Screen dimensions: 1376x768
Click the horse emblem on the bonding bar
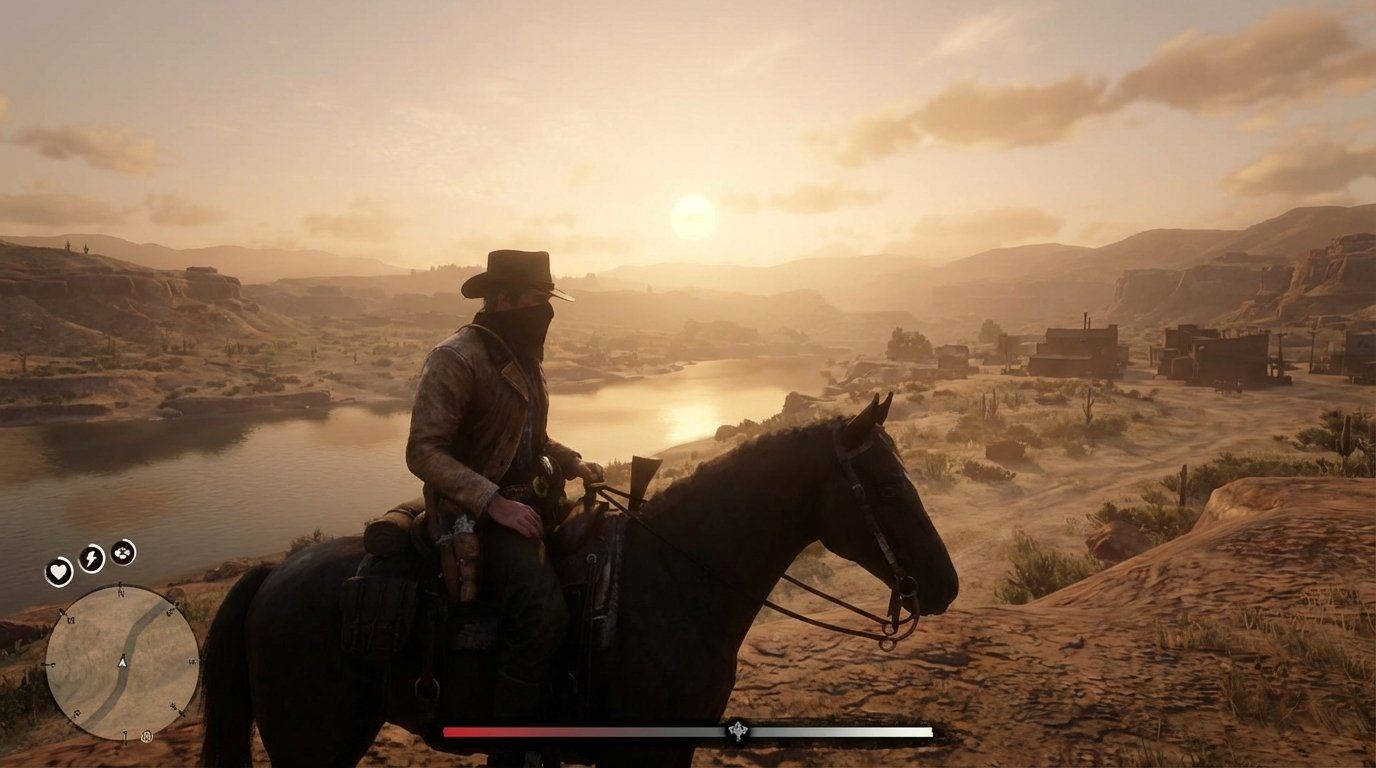tap(738, 732)
